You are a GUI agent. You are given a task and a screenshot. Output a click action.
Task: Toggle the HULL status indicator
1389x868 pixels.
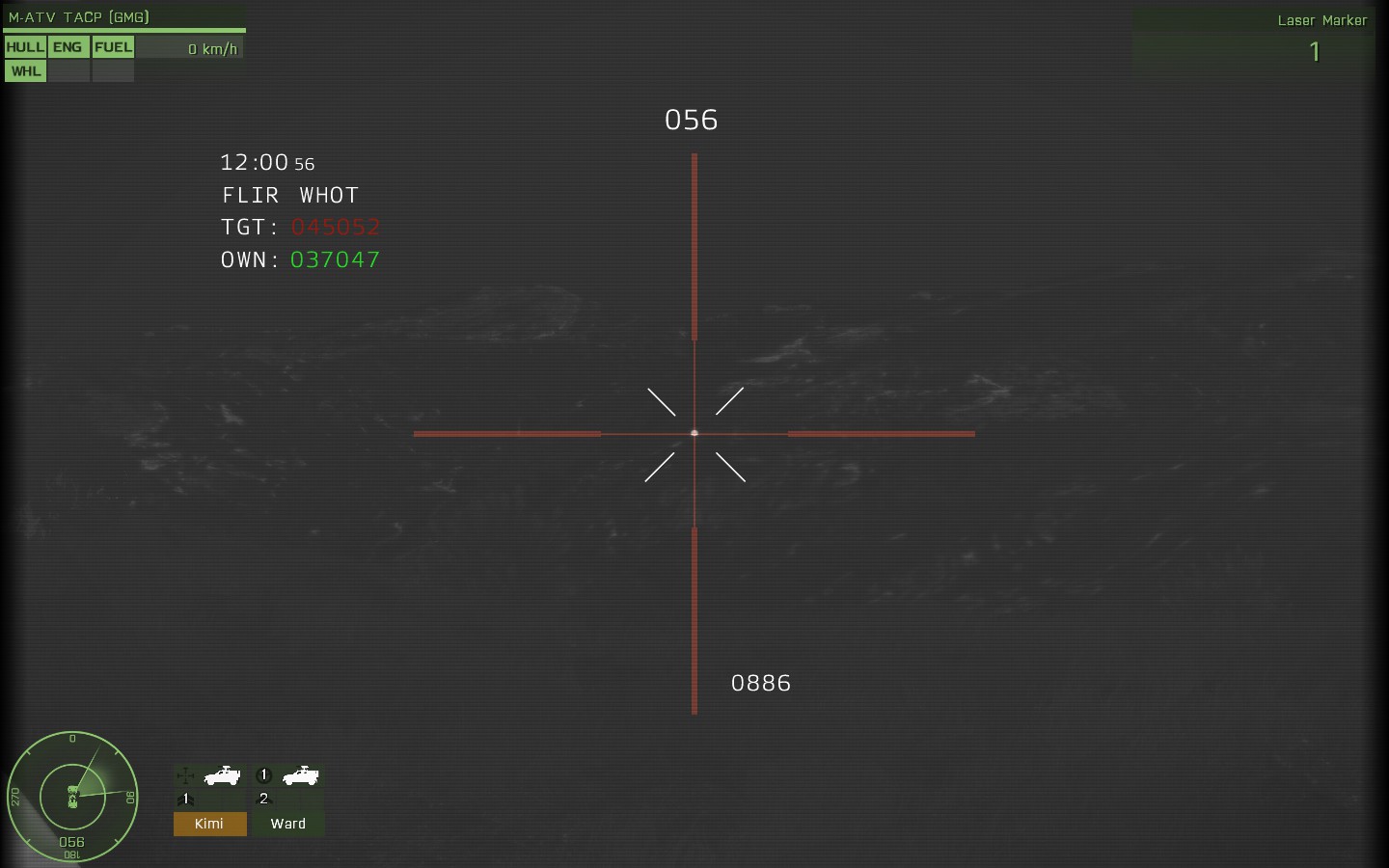(25, 46)
